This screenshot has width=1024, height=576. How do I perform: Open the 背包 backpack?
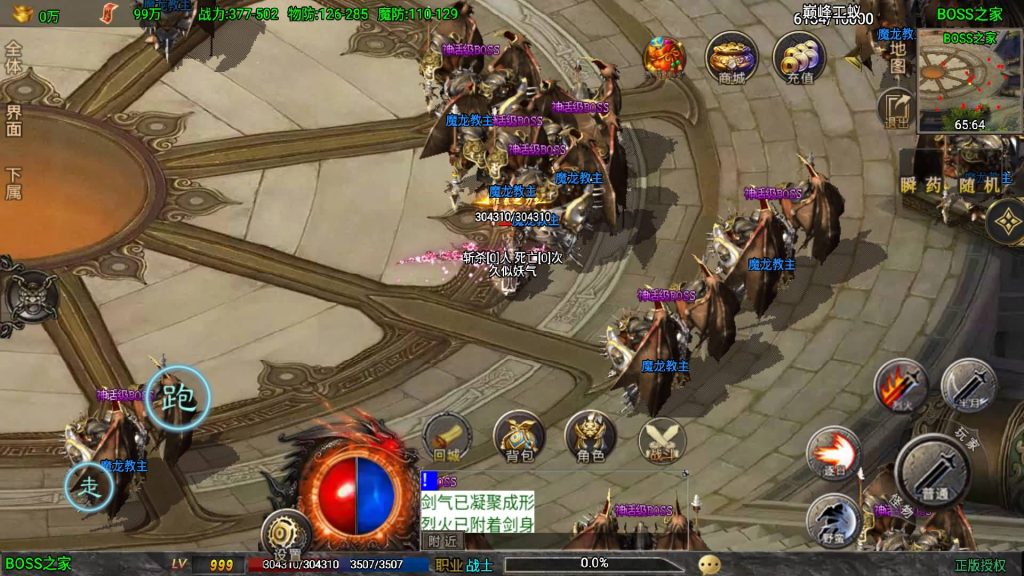(x=519, y=437)
